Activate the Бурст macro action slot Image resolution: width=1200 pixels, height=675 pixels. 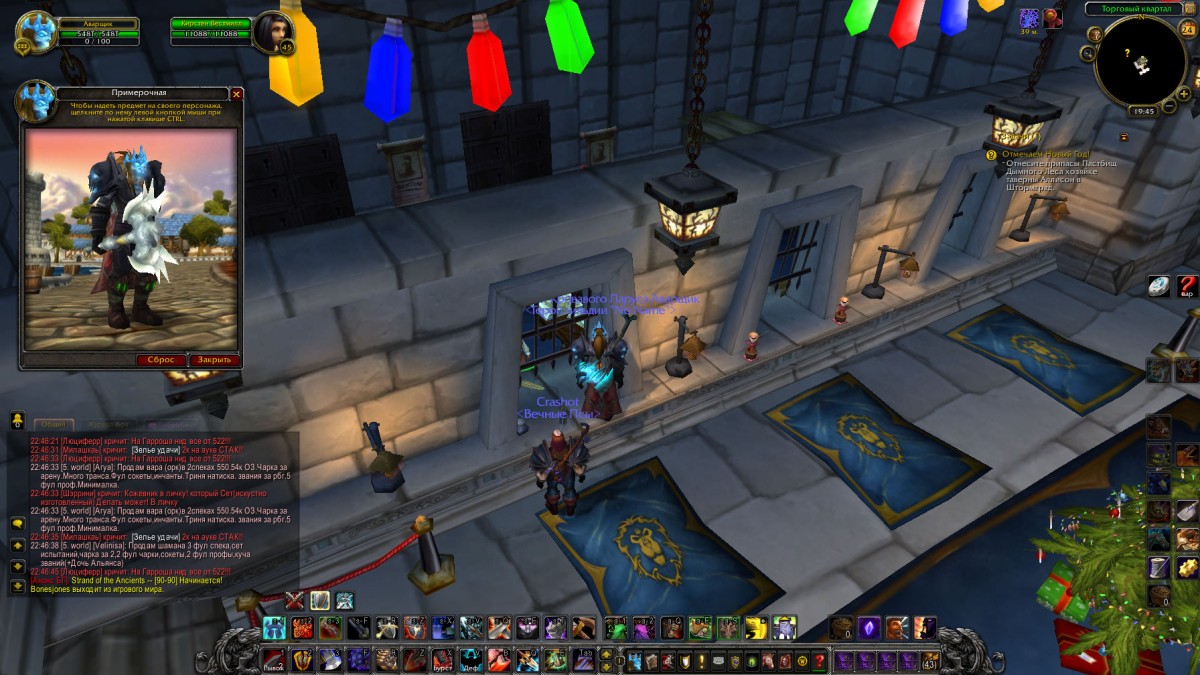(442, 660)
